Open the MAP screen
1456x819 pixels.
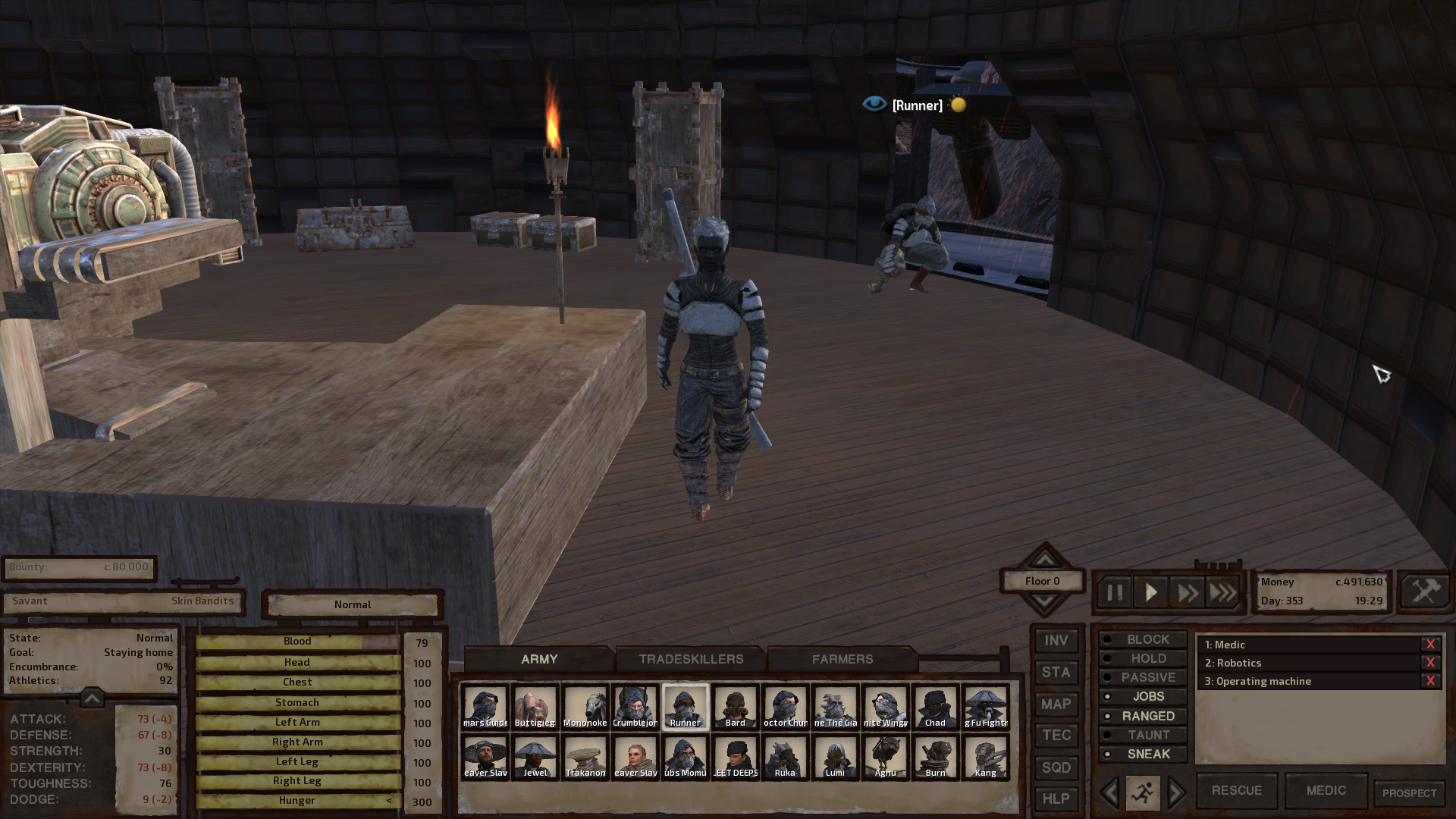point(1056,704)
